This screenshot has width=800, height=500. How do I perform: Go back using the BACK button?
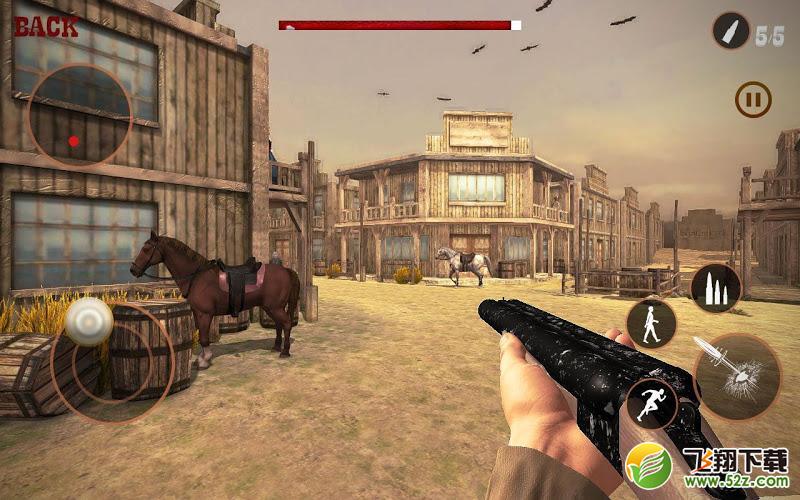[46, 27]
